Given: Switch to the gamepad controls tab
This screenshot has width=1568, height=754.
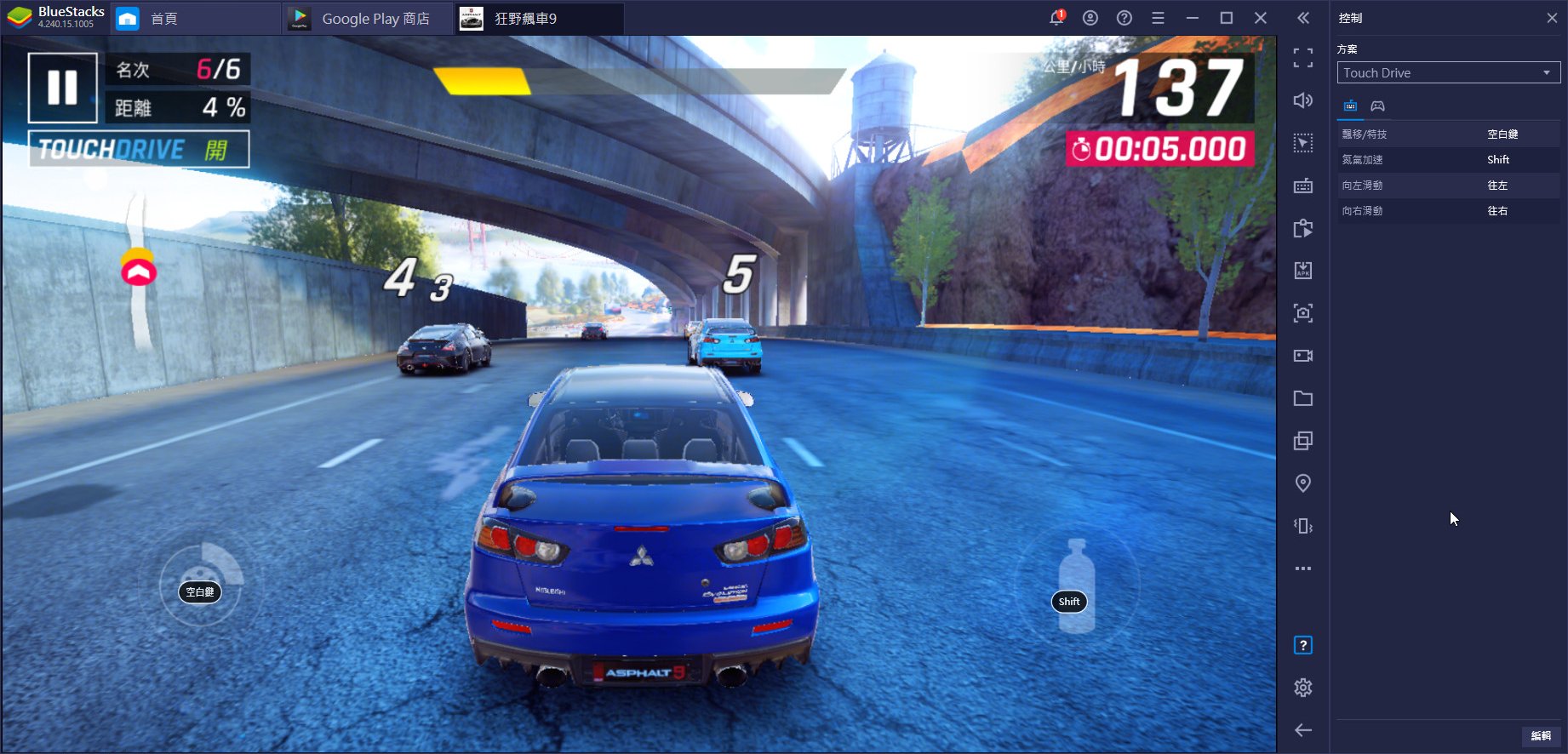Looking at the screenshot, I should (x=1377, y=106).
